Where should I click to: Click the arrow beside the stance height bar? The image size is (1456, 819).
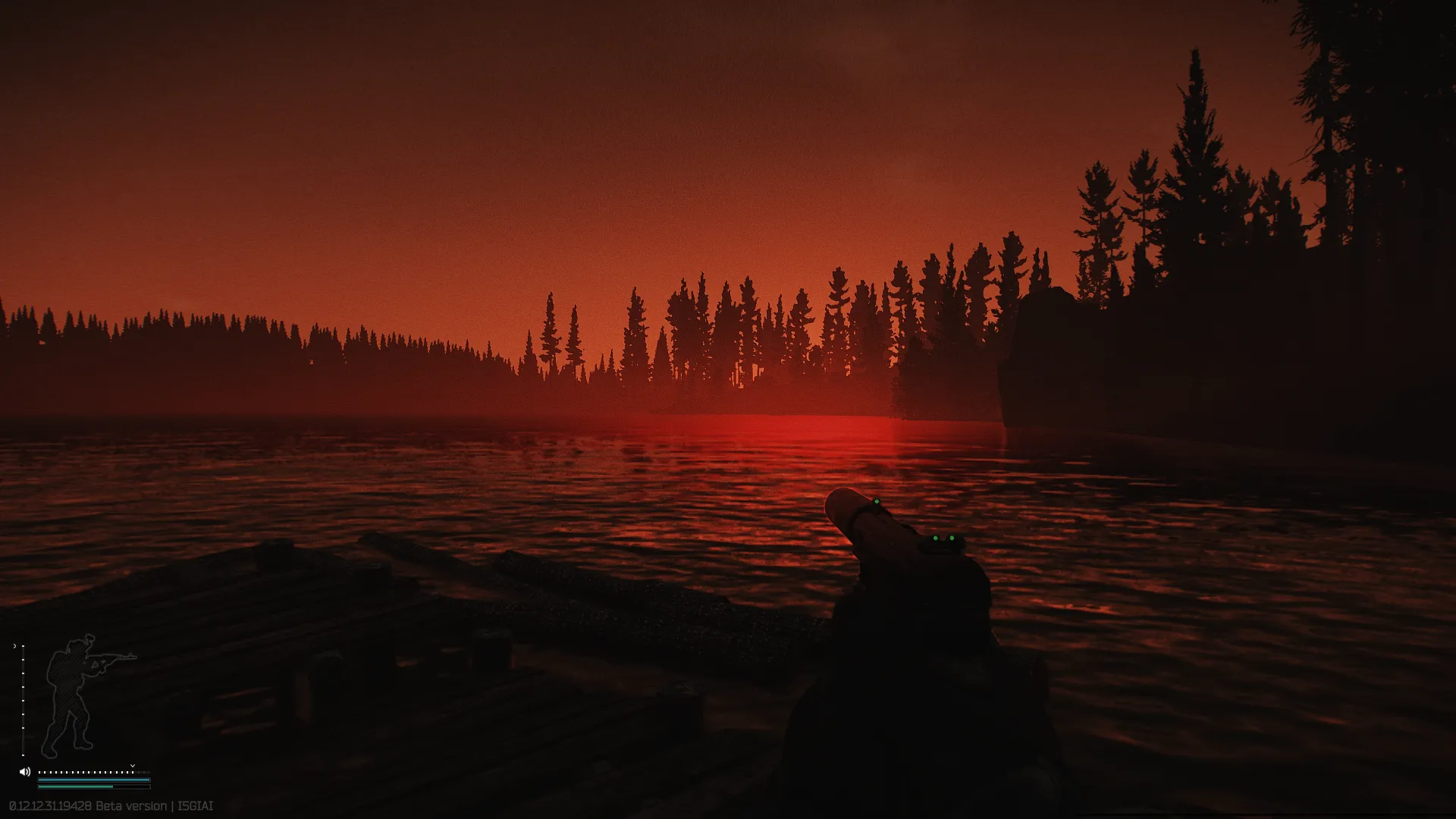pyautogui.click(x=15, y=646)
